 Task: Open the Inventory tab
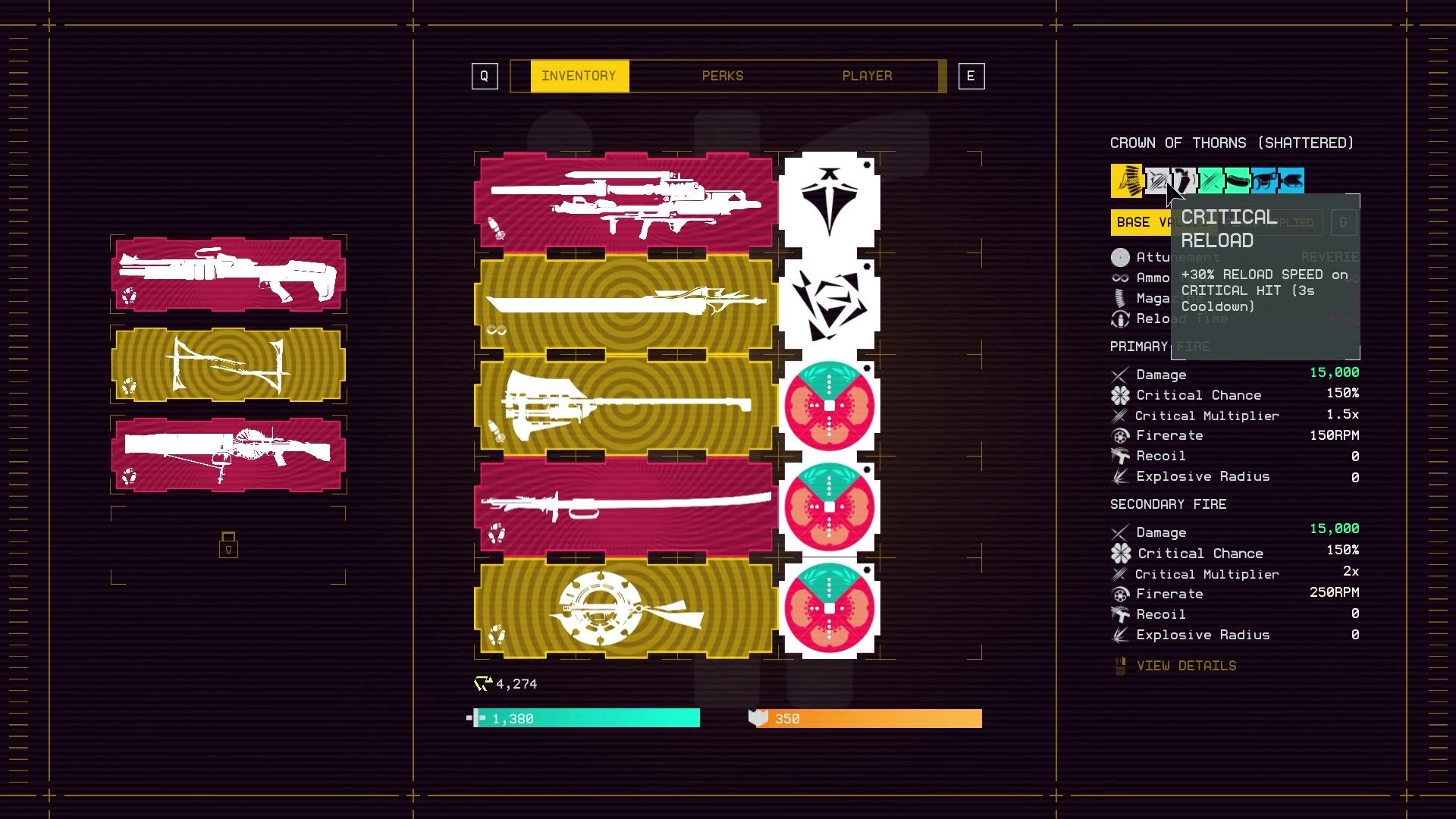tap(579, 76)
